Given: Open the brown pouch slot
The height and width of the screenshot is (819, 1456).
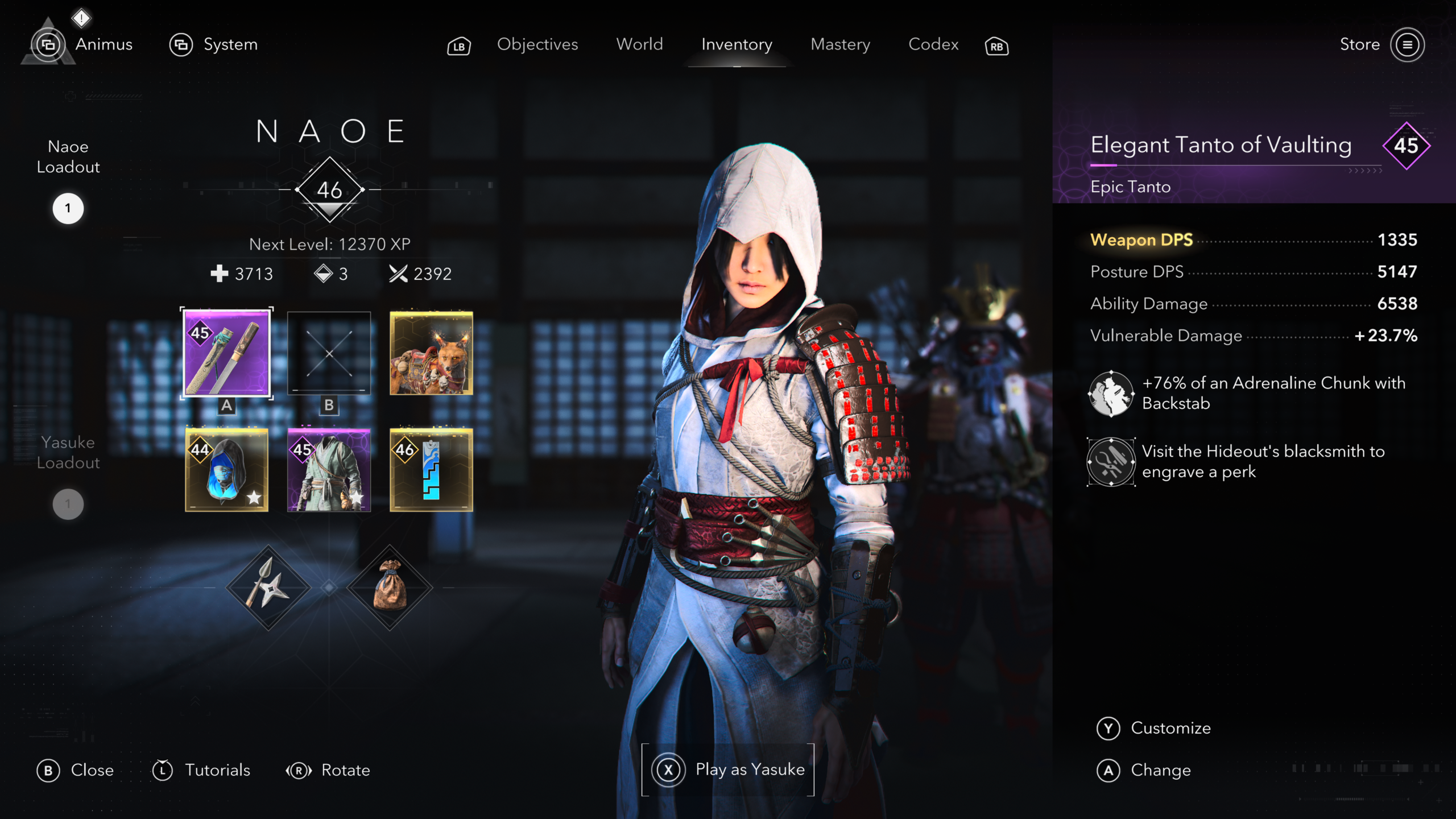Looking at the screenshot, I should pos(390,588).
